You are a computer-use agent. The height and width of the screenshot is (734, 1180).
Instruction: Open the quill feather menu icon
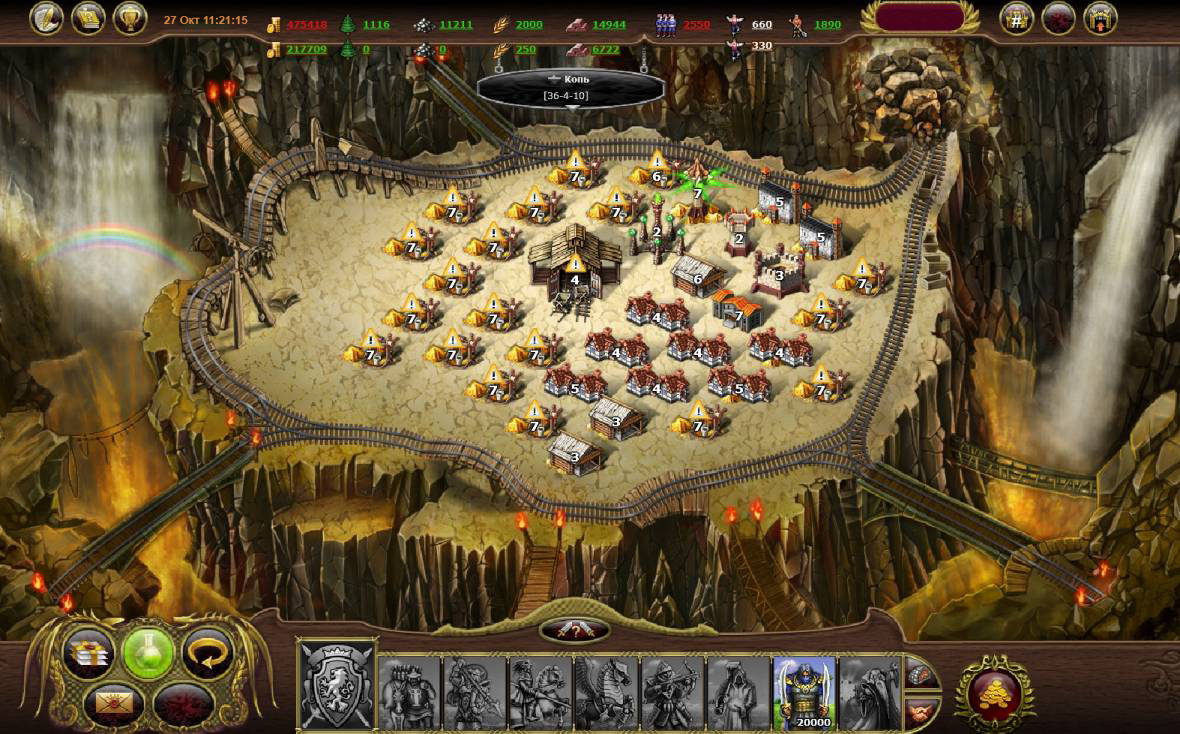click(x=46, y=18)
